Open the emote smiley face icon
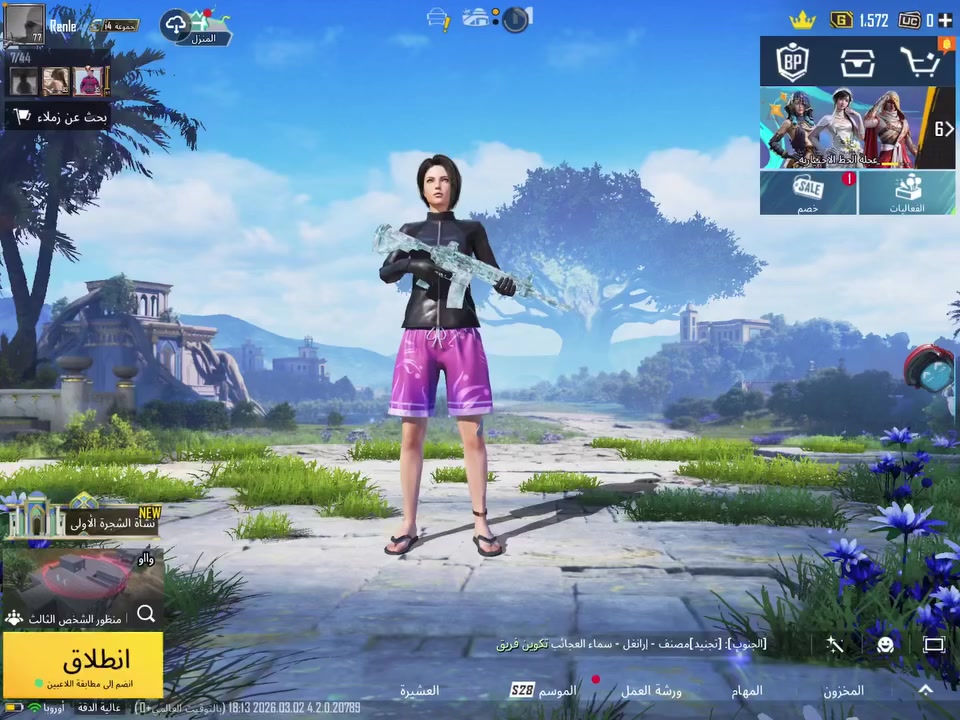960x720 pixels. coord(885,644)
